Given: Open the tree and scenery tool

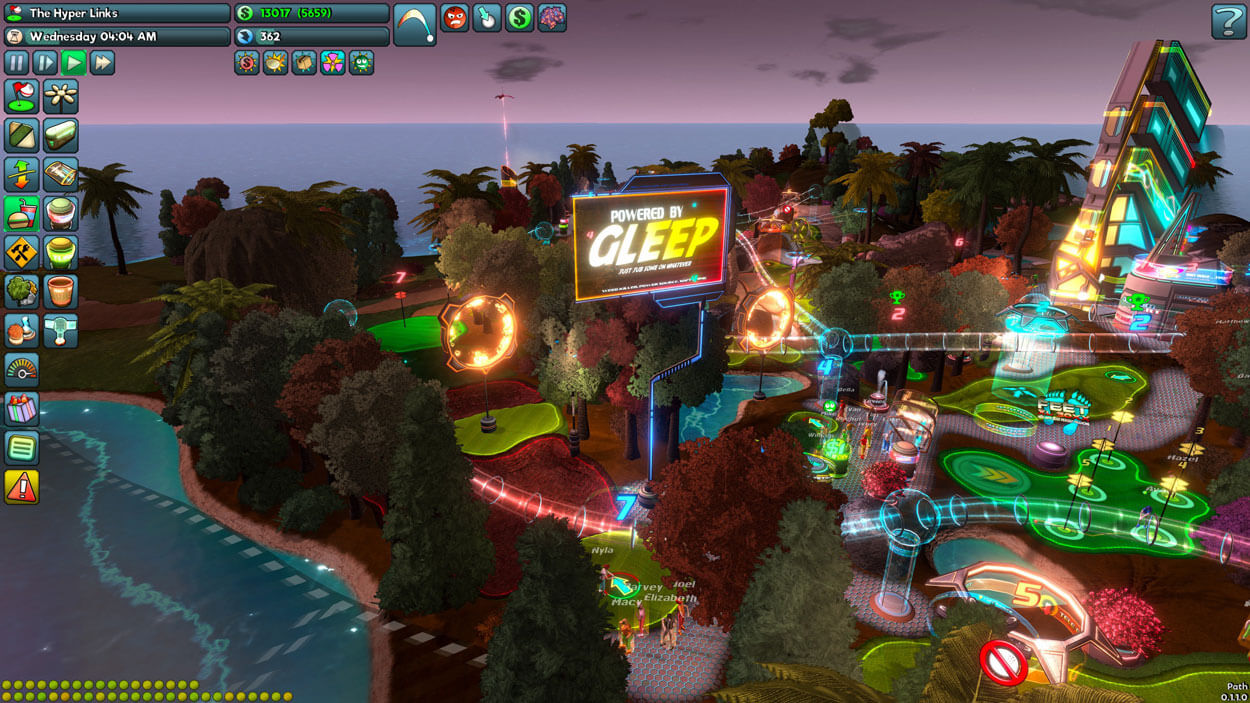Looking at the screenshot, I should point(21,291).
